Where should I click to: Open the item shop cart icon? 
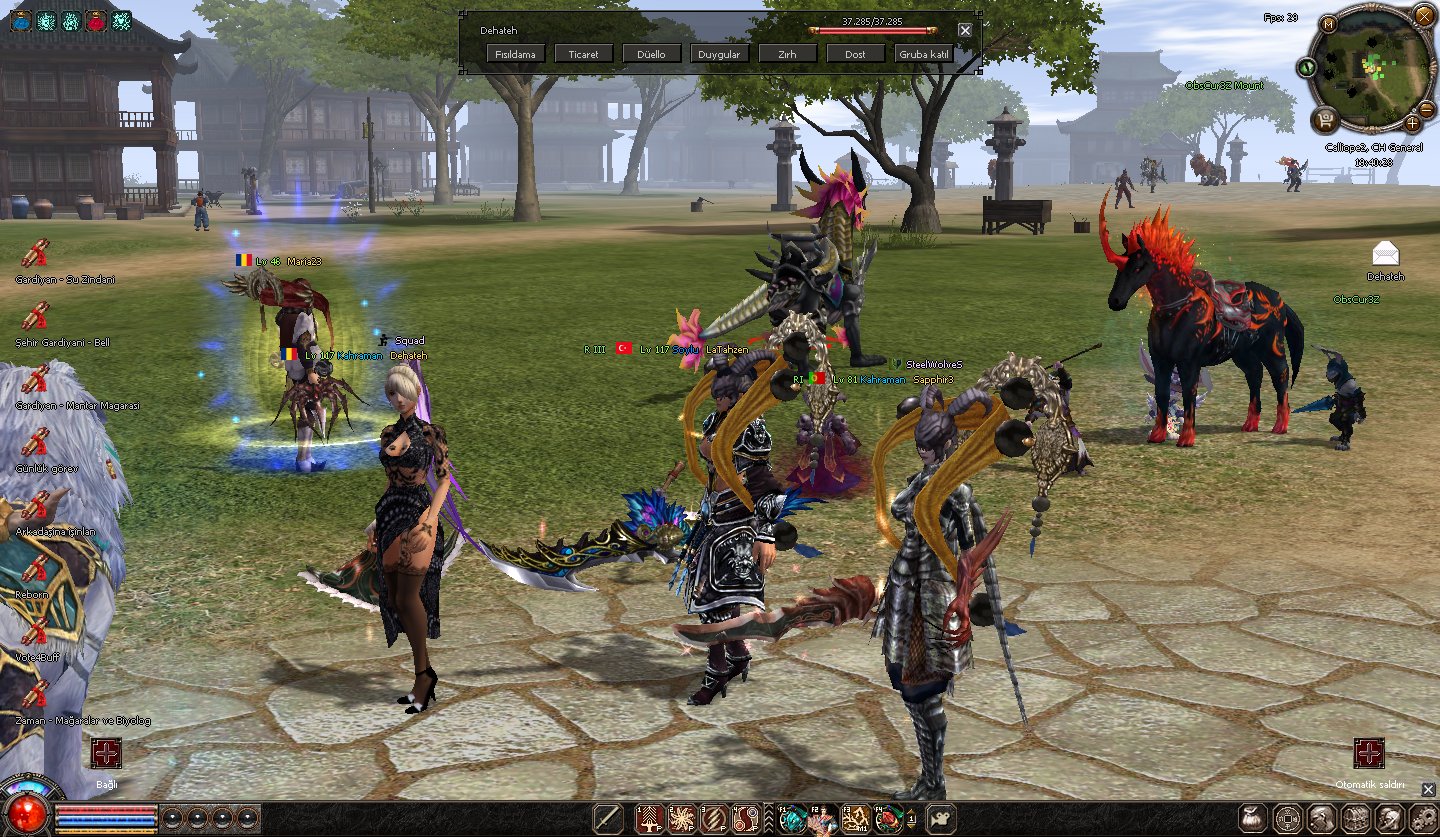pos(1327,122)
